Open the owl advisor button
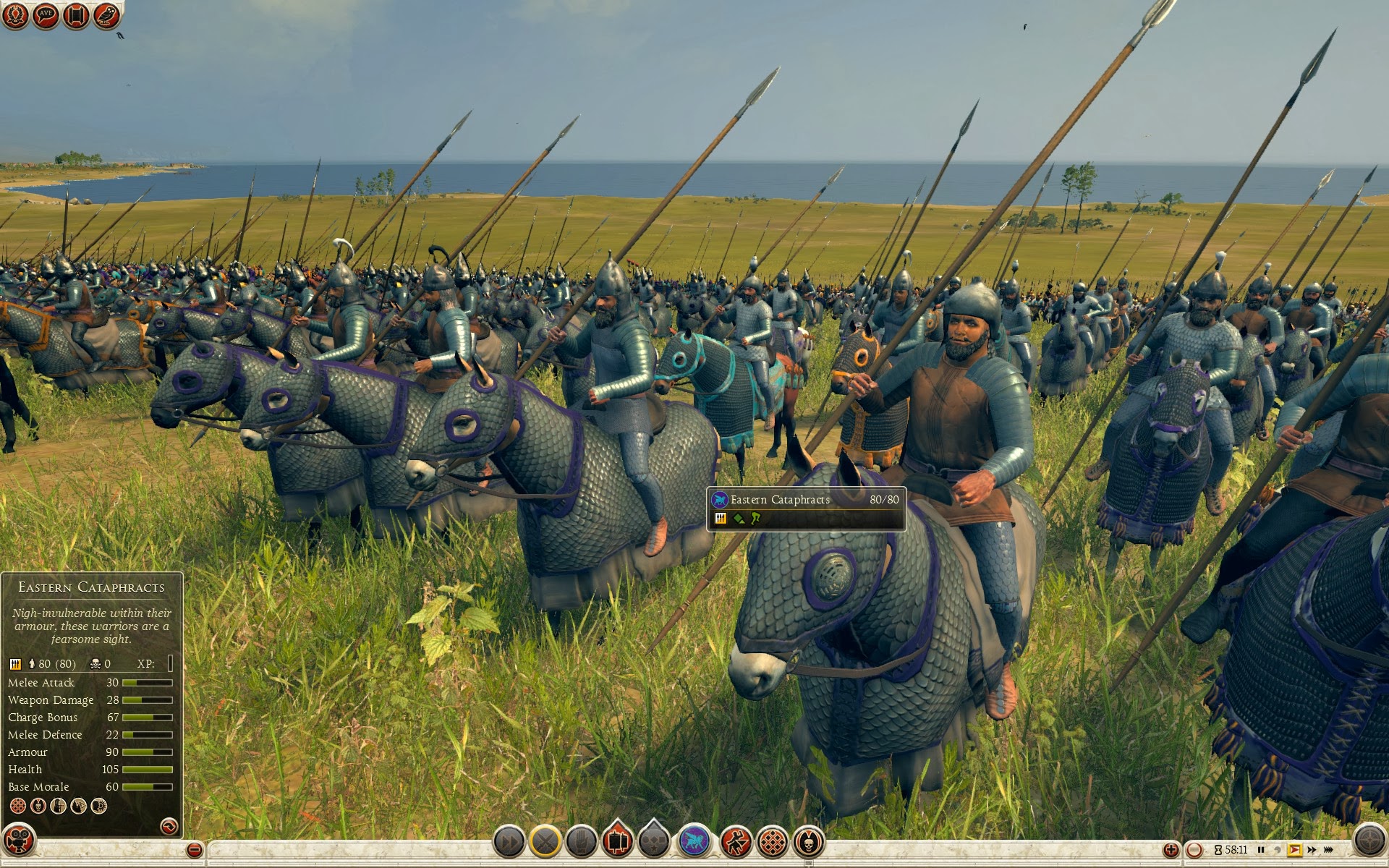This screenshot has height=868, width=1389. pos(106,14)
